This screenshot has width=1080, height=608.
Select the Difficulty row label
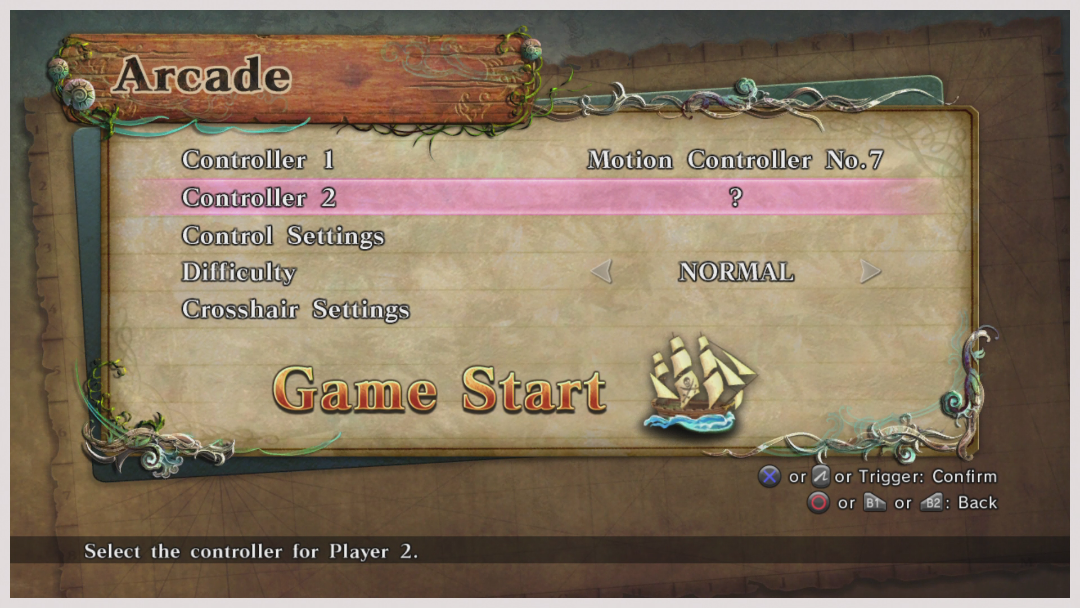239,272
